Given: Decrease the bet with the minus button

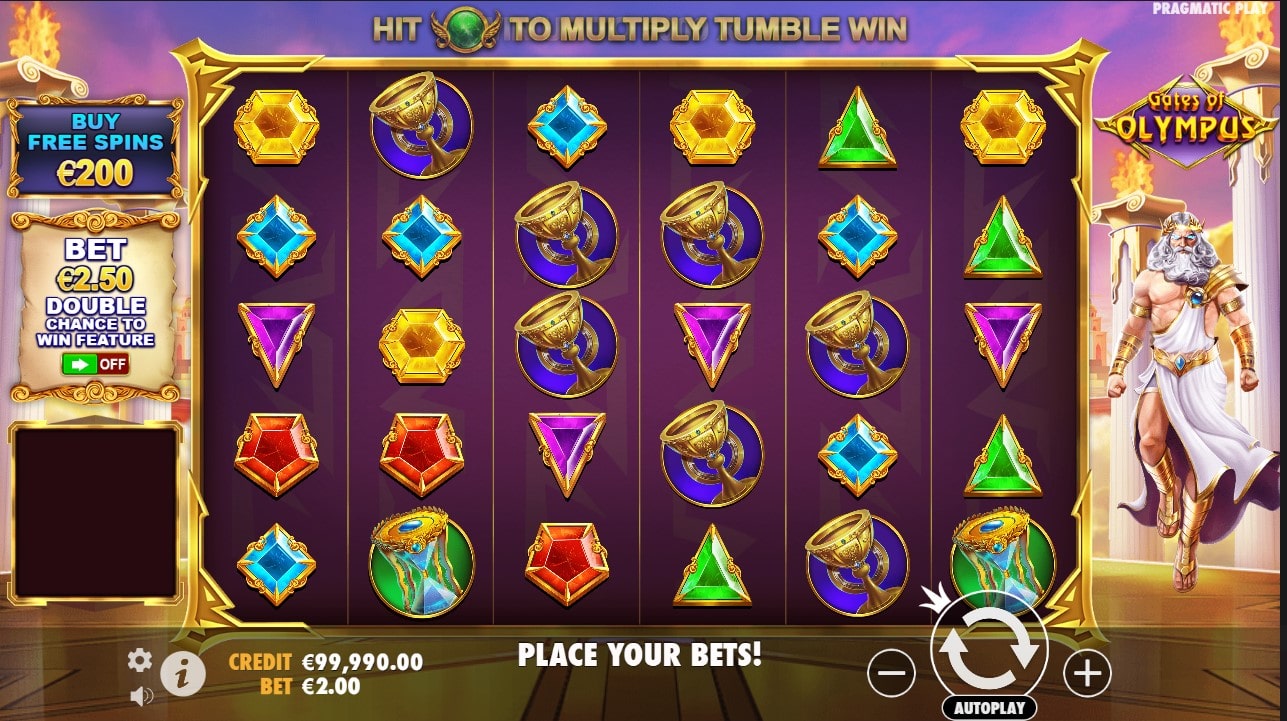Looking at the screenshot, I should pos(890,675).
